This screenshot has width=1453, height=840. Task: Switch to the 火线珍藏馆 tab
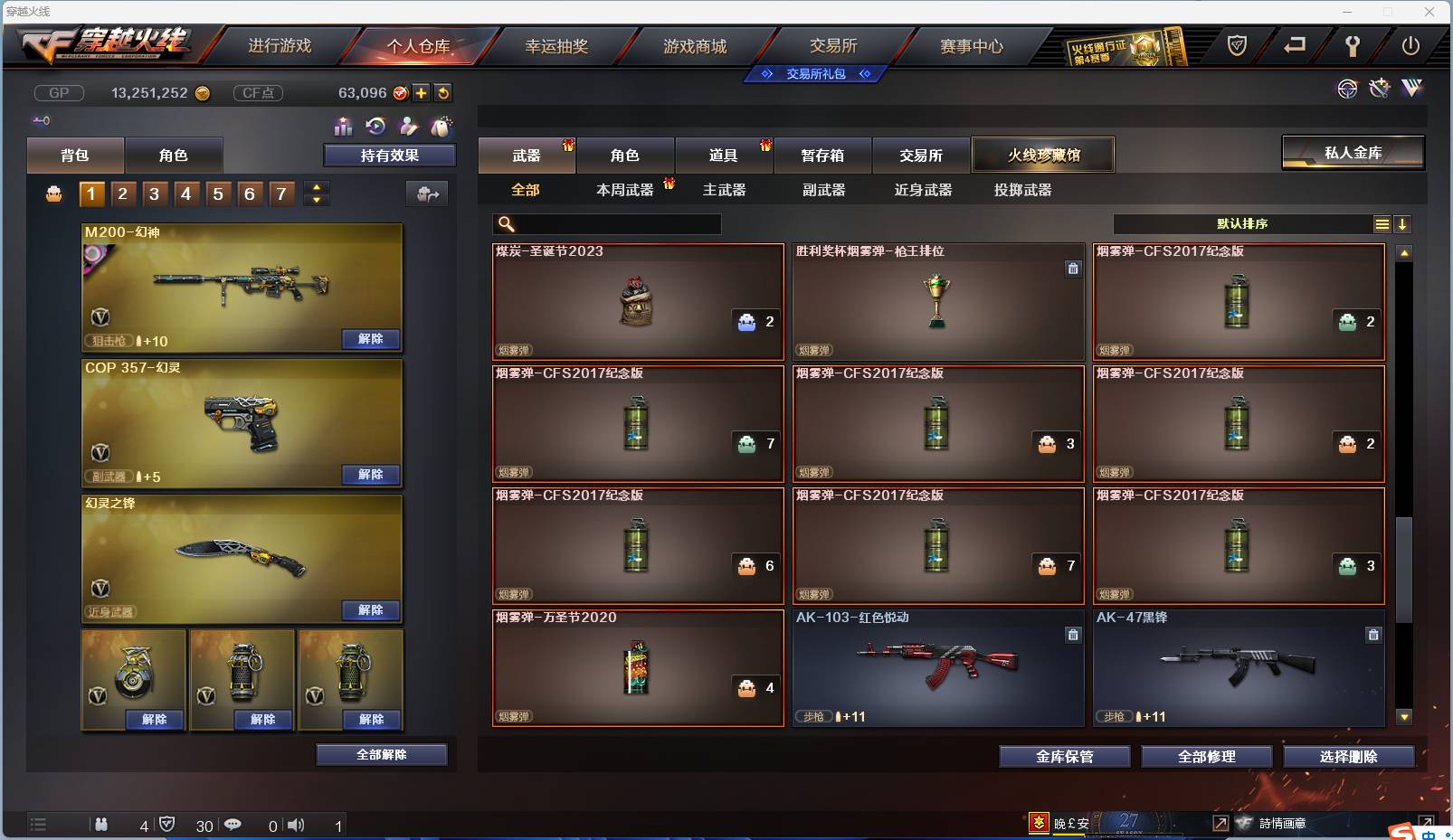pos(1044,155)
